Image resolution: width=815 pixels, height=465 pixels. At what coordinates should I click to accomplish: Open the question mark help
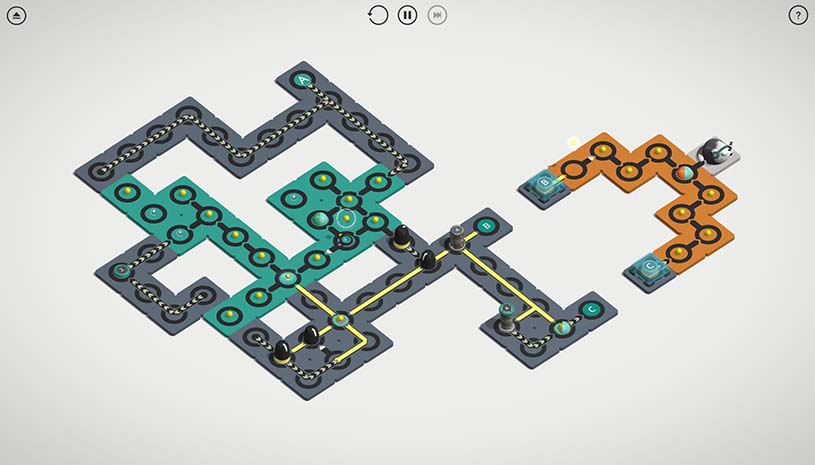click(798, 15)
